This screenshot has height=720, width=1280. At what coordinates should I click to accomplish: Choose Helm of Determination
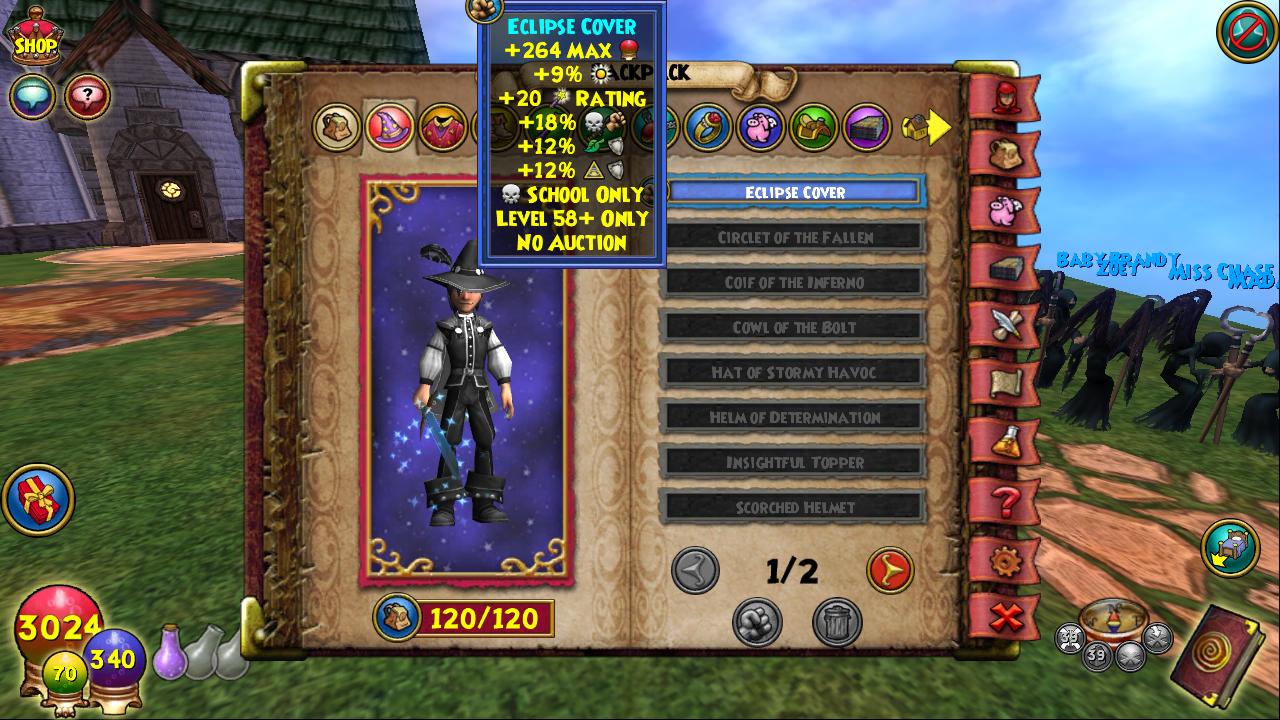795,417
